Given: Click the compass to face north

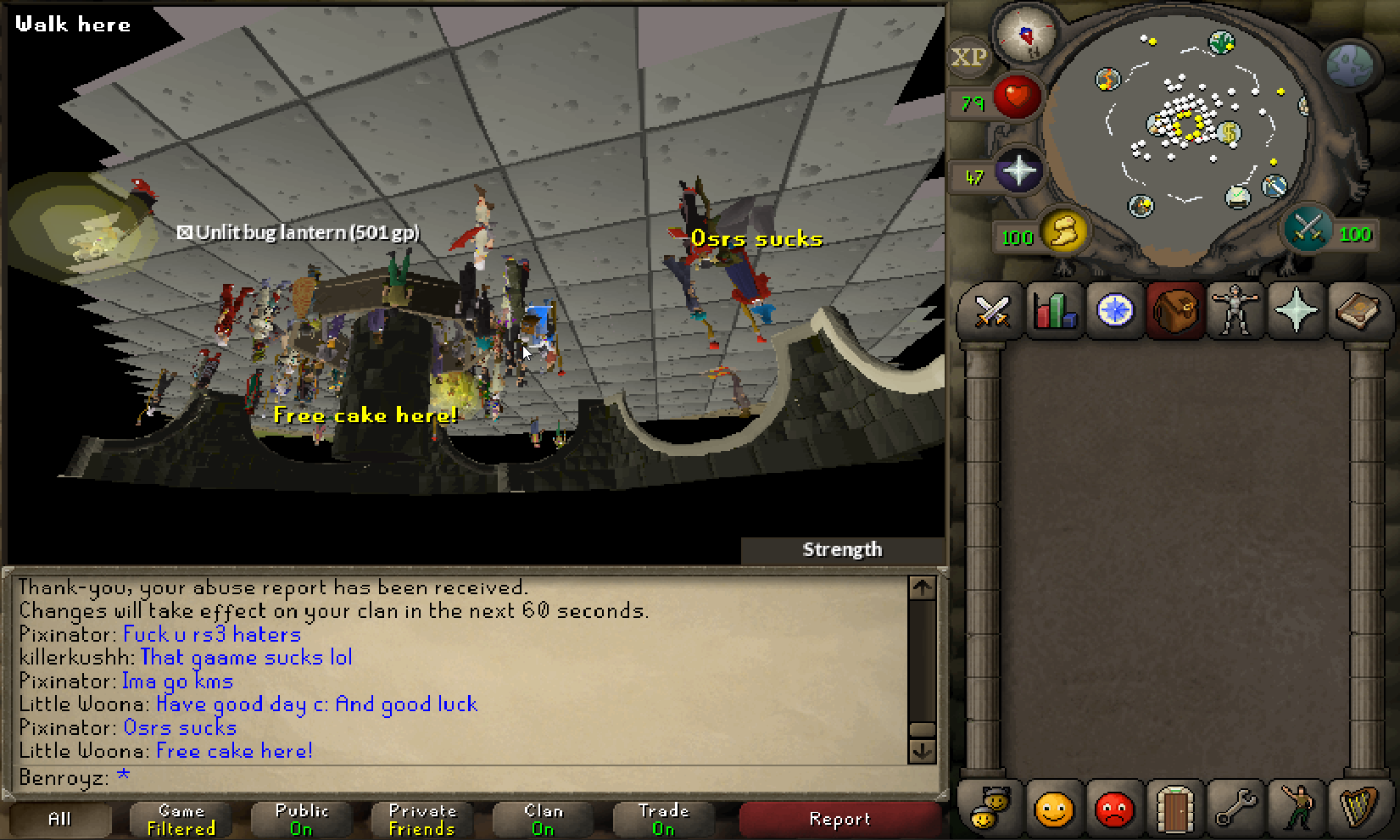Looking at the screenshot, I should (x=1026, y=35).
